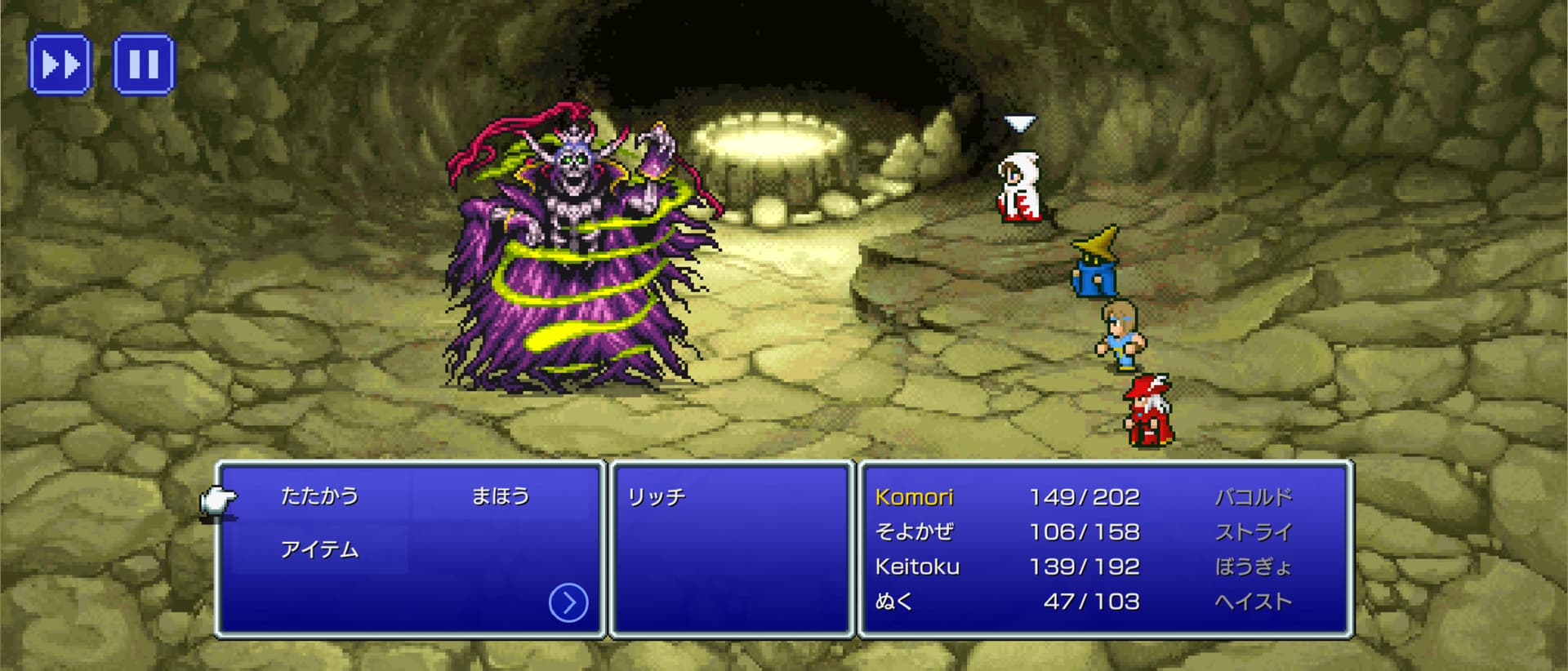Screen dimensions: 1568x671
Task: Pause the battle
Action: (144, 64)
